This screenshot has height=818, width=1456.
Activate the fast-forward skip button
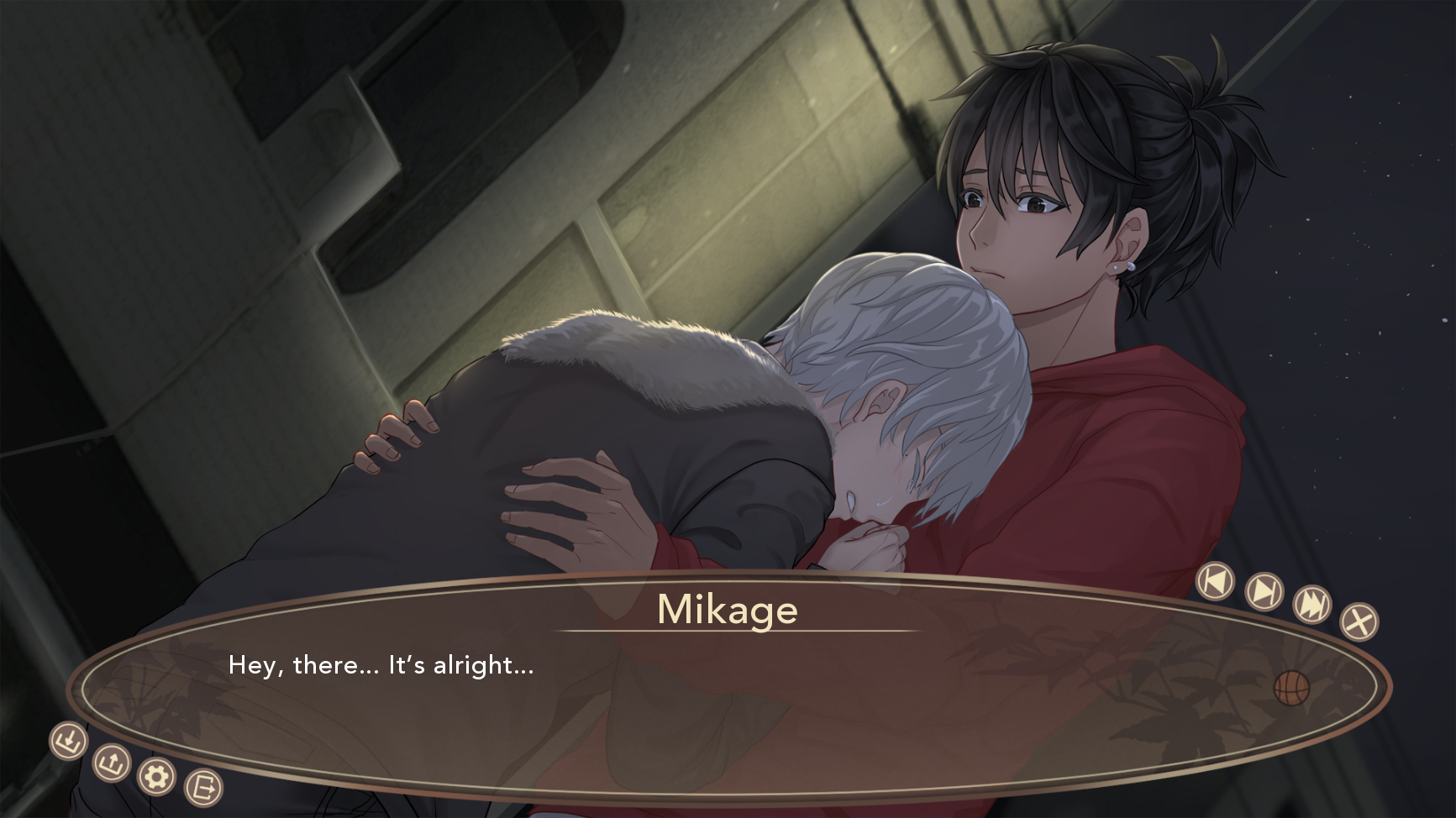[1312, 604]
